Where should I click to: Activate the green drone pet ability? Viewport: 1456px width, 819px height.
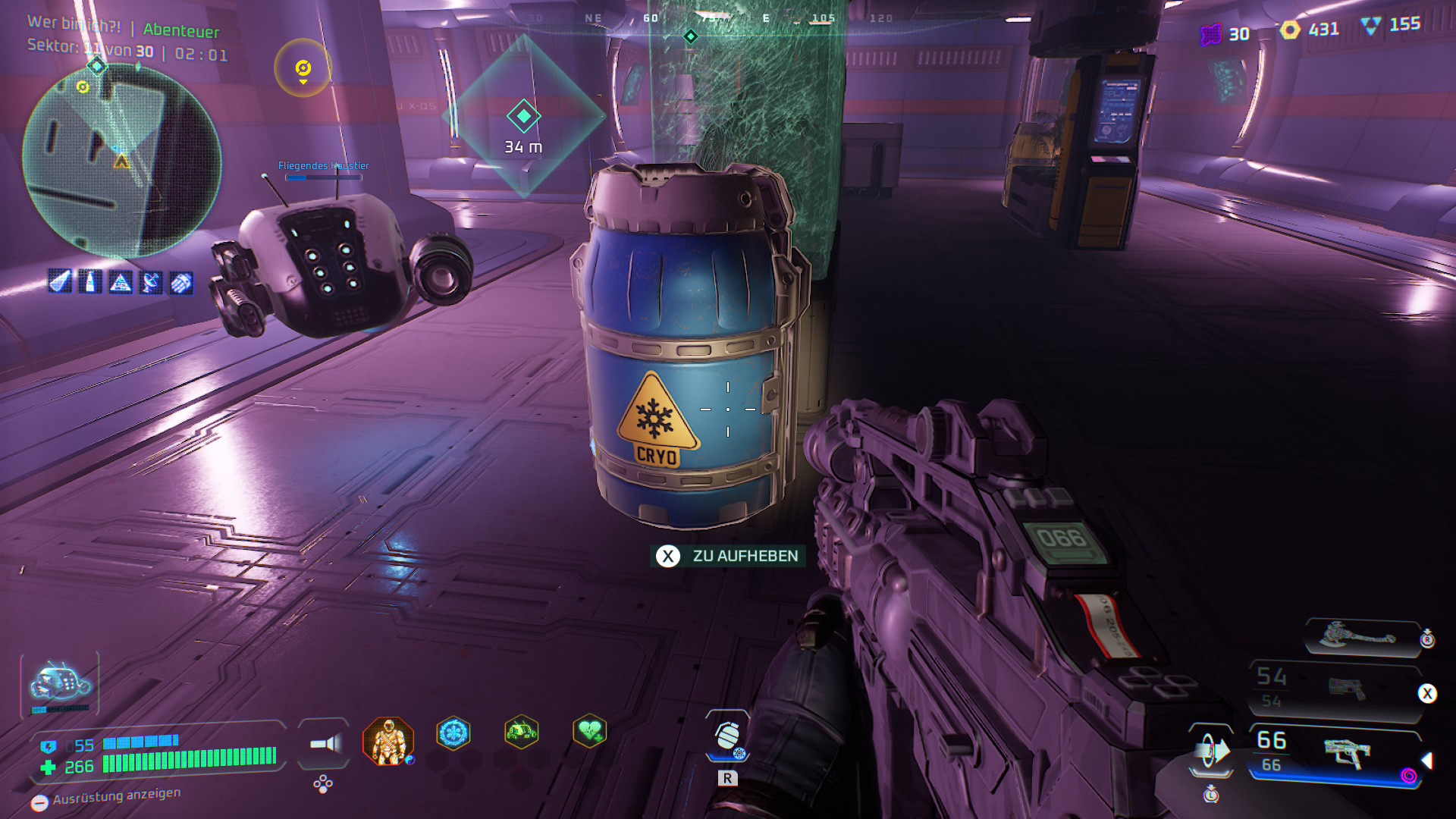pyautogui.click(x=521, y=733)
